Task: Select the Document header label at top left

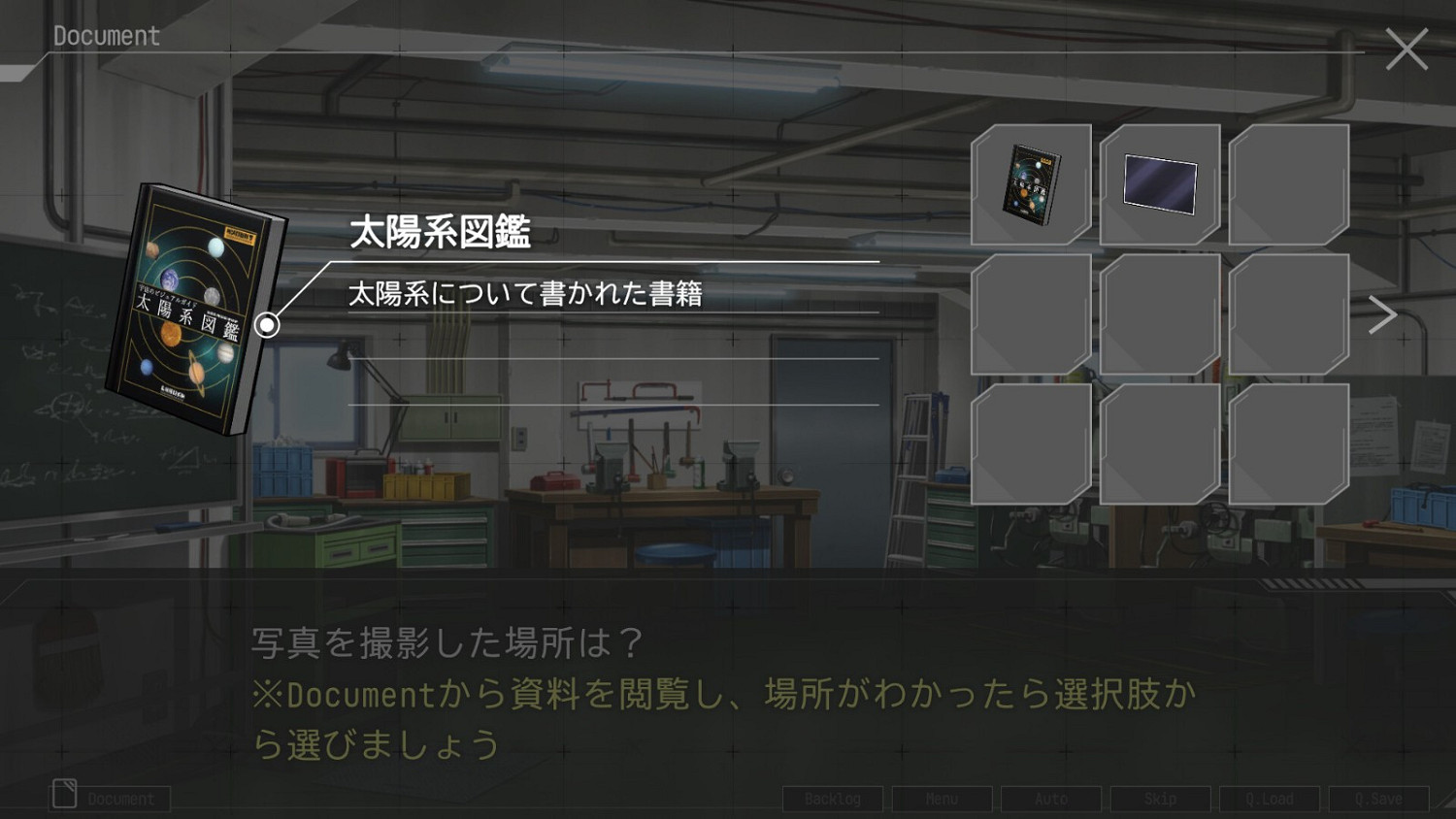Action: 105,36
